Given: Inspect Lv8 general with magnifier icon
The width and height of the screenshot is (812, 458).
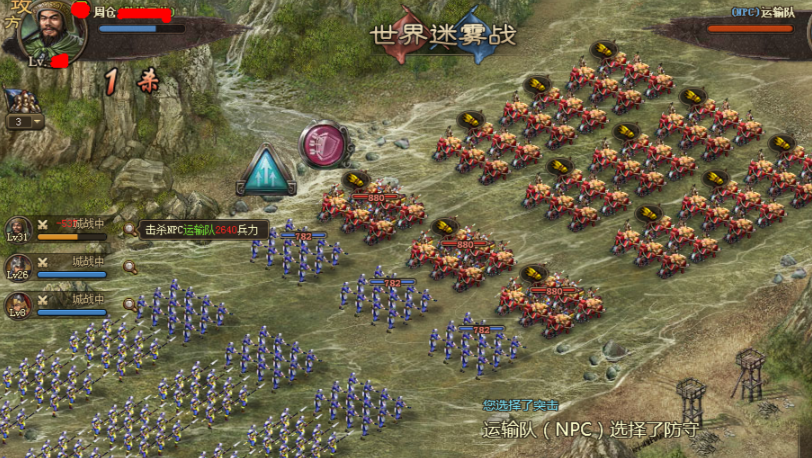Looking at the screenshot, I should (x=130, y=304).
